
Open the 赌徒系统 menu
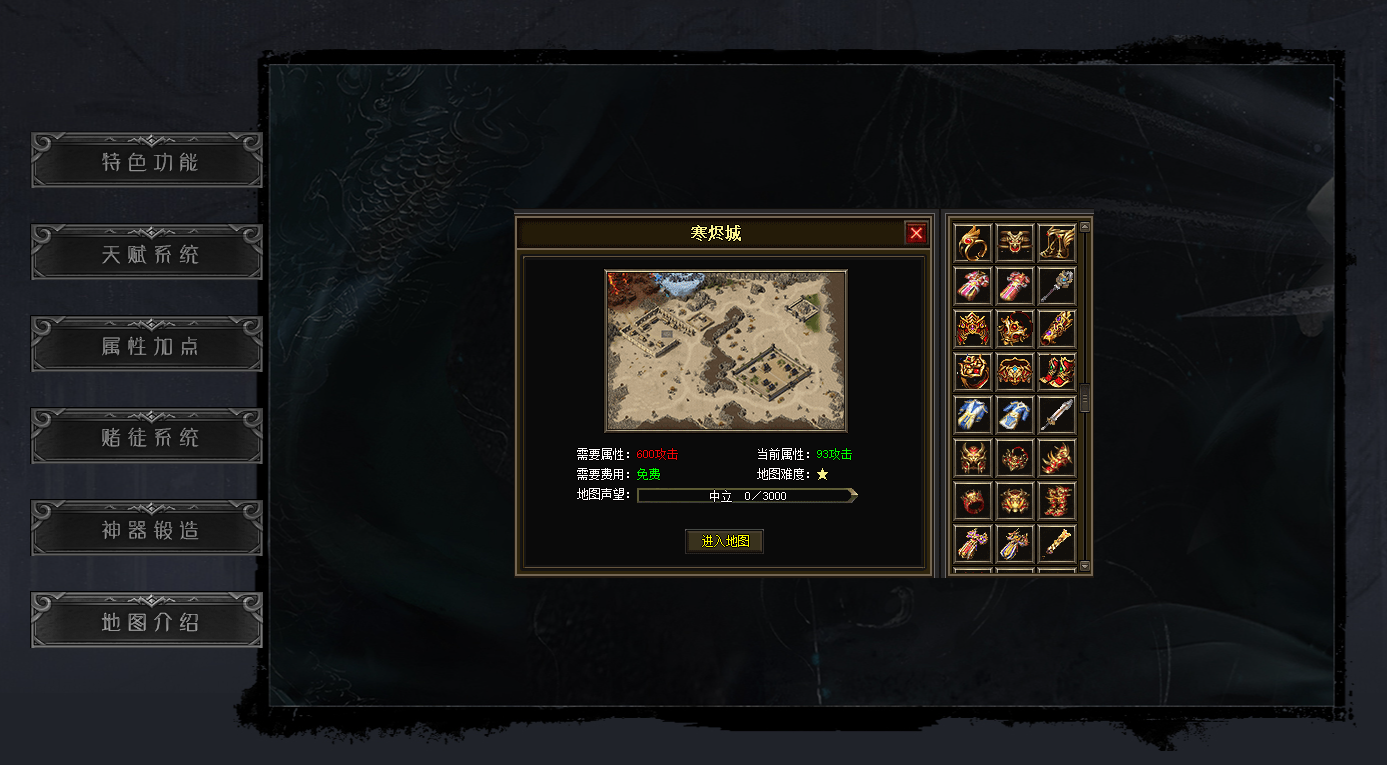(148, 437)
